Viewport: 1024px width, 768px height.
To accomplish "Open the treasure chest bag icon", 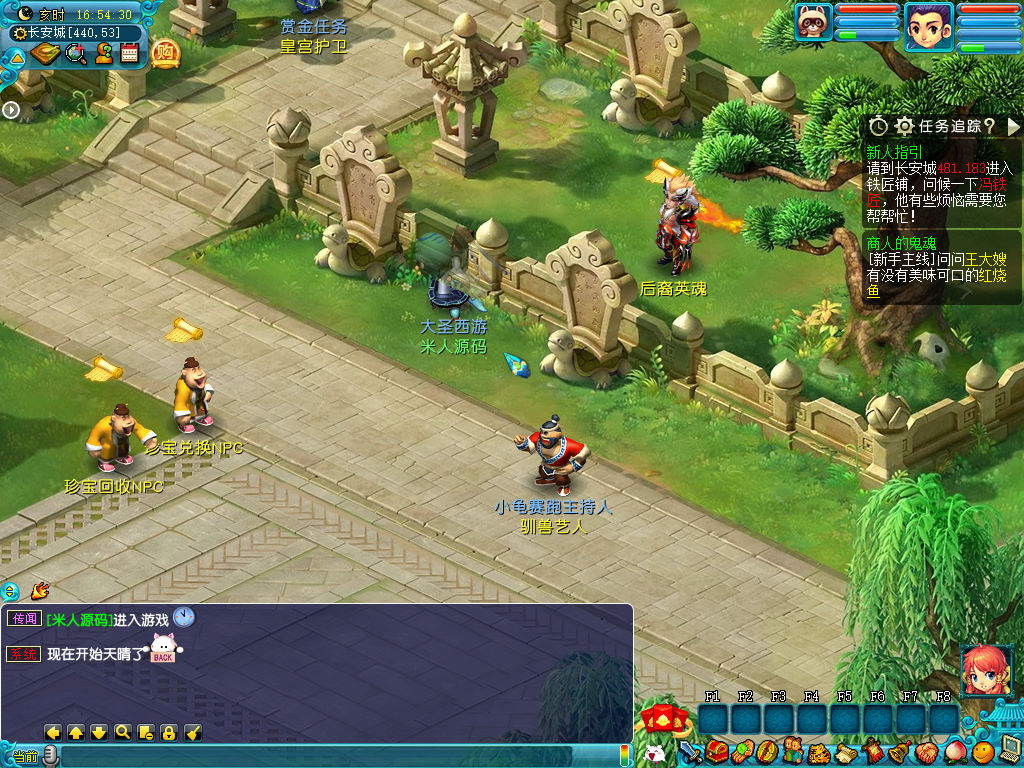I will tap(717, 751).
